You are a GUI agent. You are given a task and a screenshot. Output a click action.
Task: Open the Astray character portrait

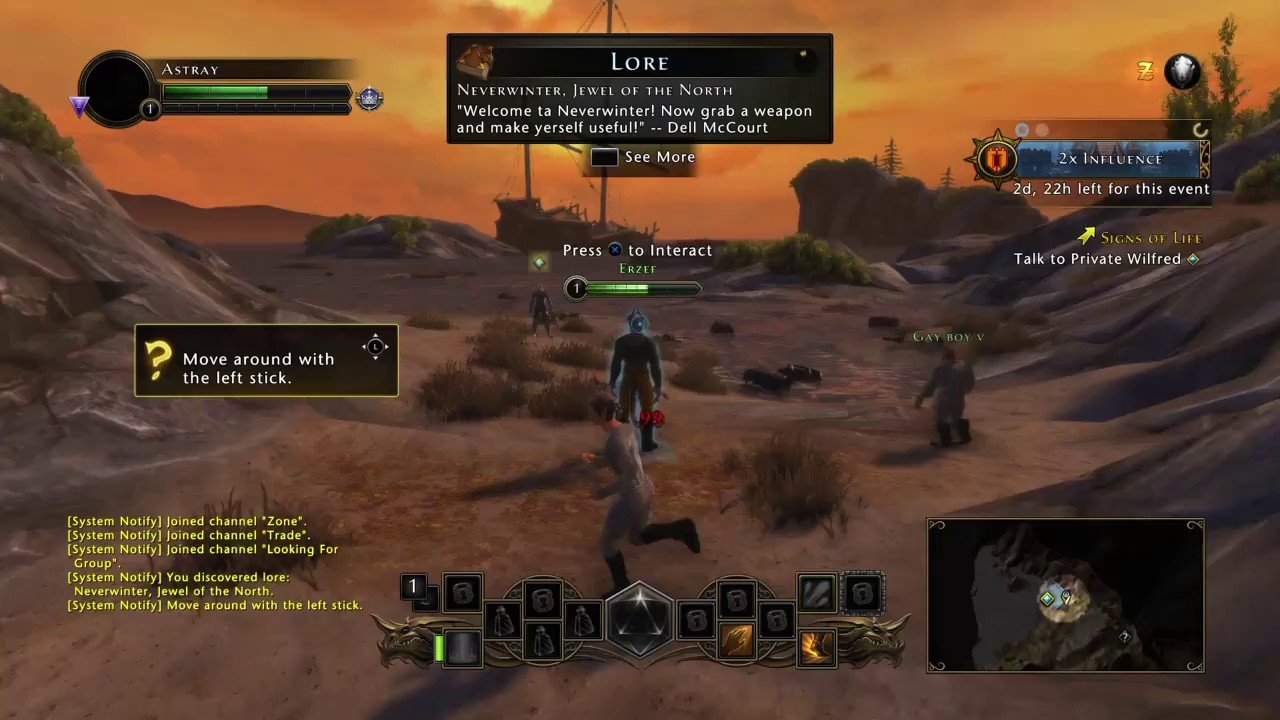click(117, 89)
